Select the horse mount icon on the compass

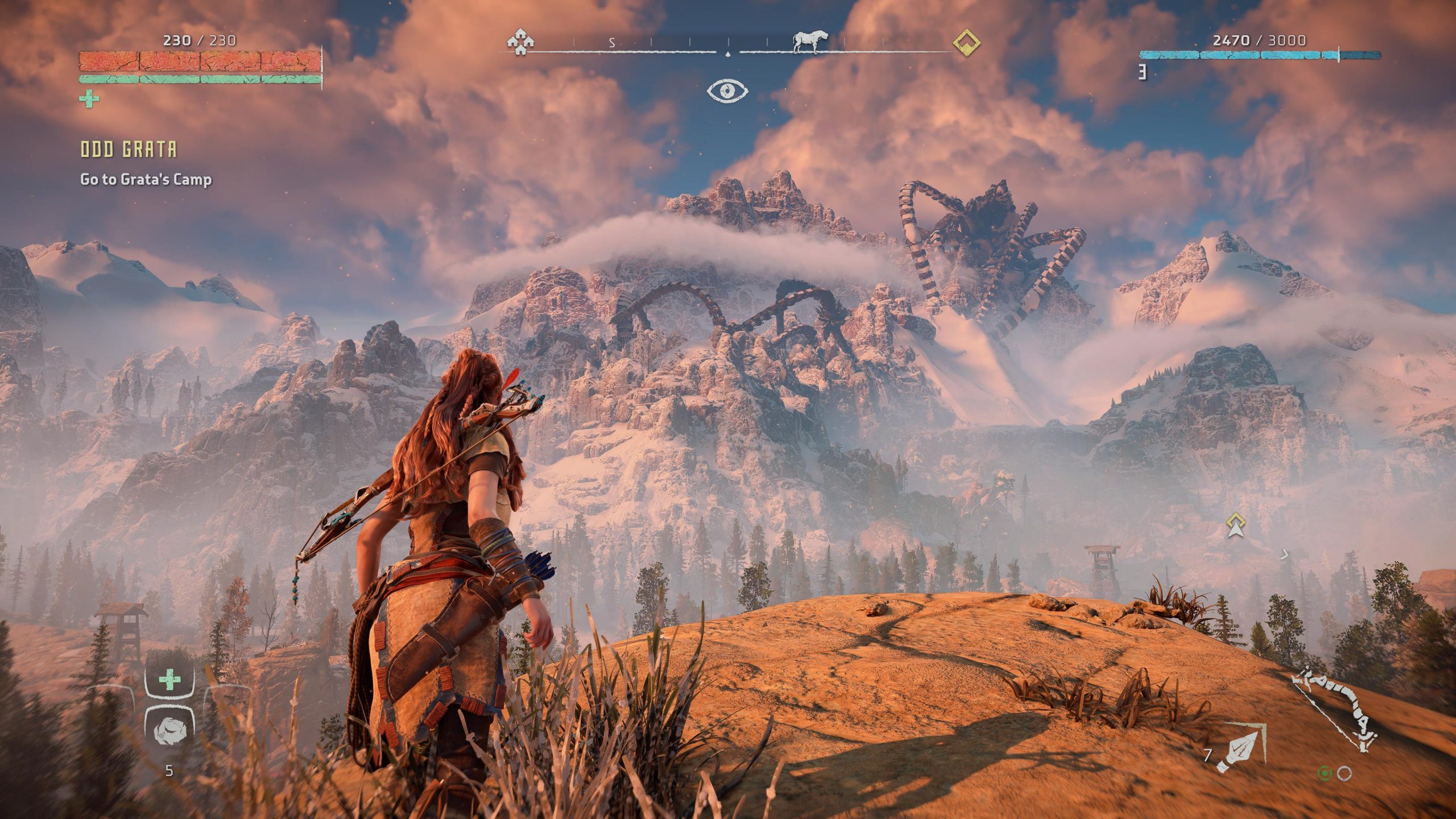810,41
